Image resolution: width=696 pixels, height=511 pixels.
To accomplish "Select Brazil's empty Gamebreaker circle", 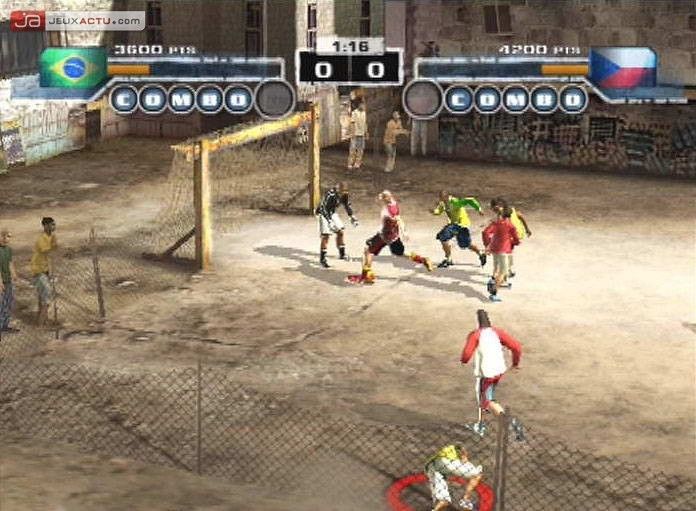I will tap(274, 99).
